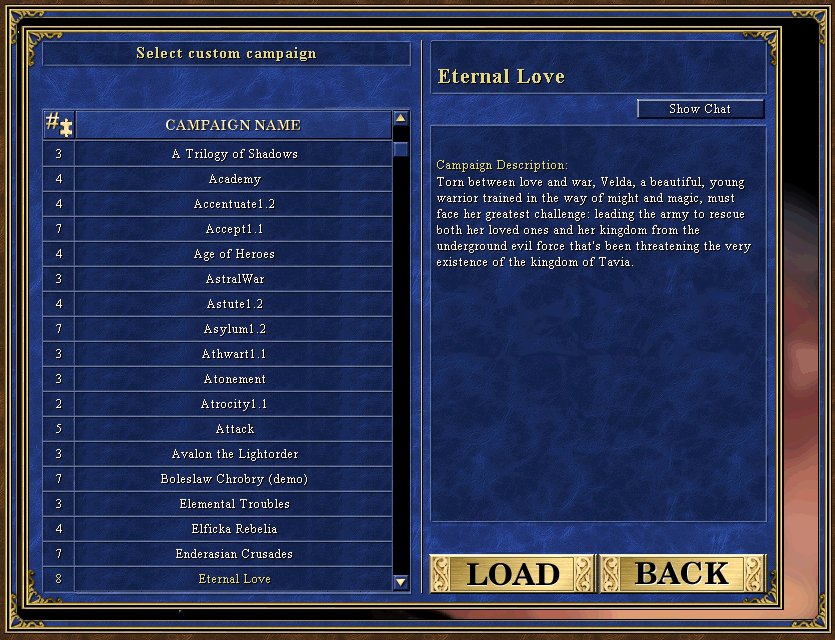Pick the Asylum1.2 campaign row
Viewport: 835px width, 640px height.
coord(234,329)
